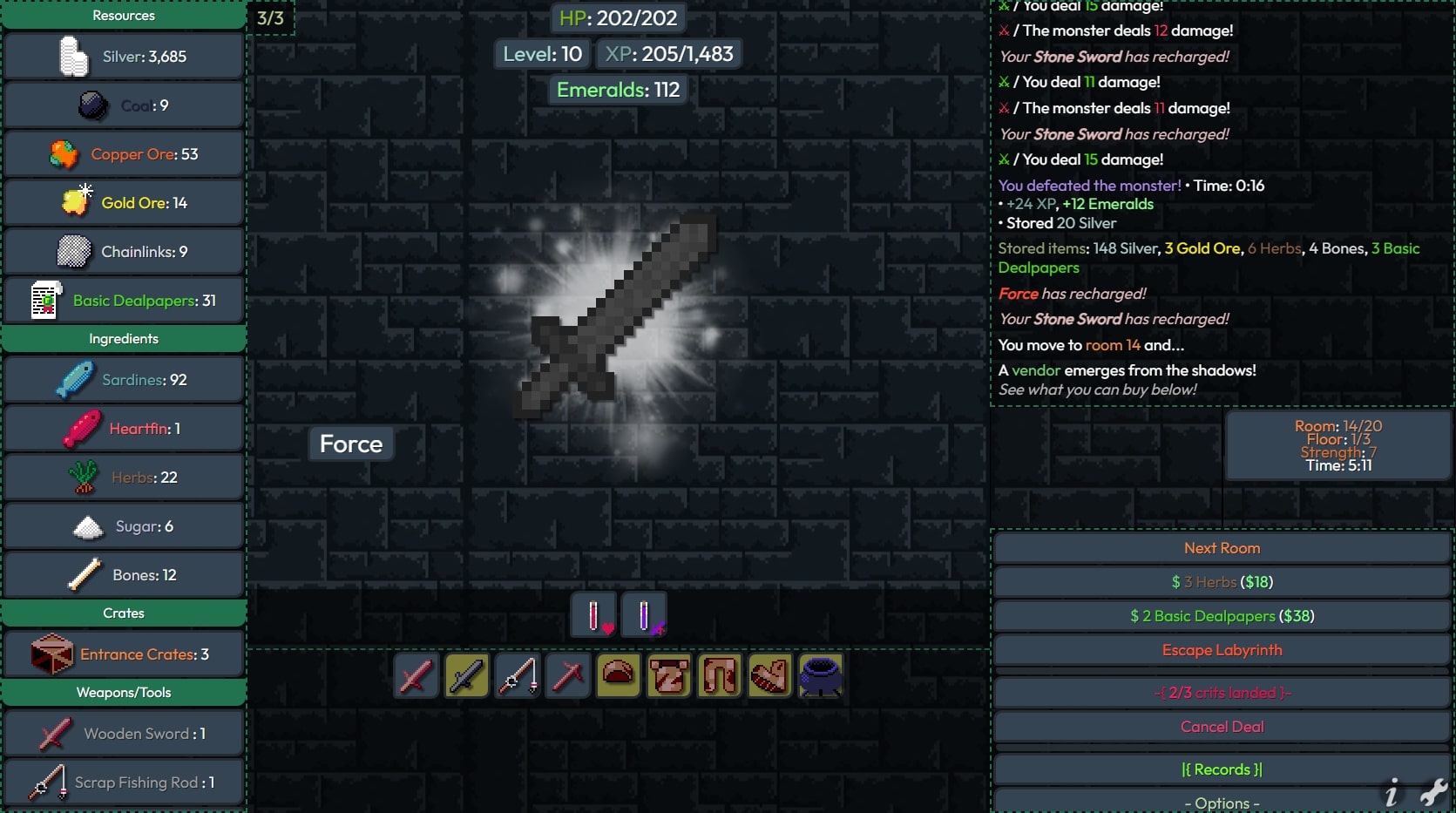The width and height of the screenshot is (1456, 813).
Task: Click the Wooden Sword inventory row
Action: pyautogui.click(x=124, y=734)
